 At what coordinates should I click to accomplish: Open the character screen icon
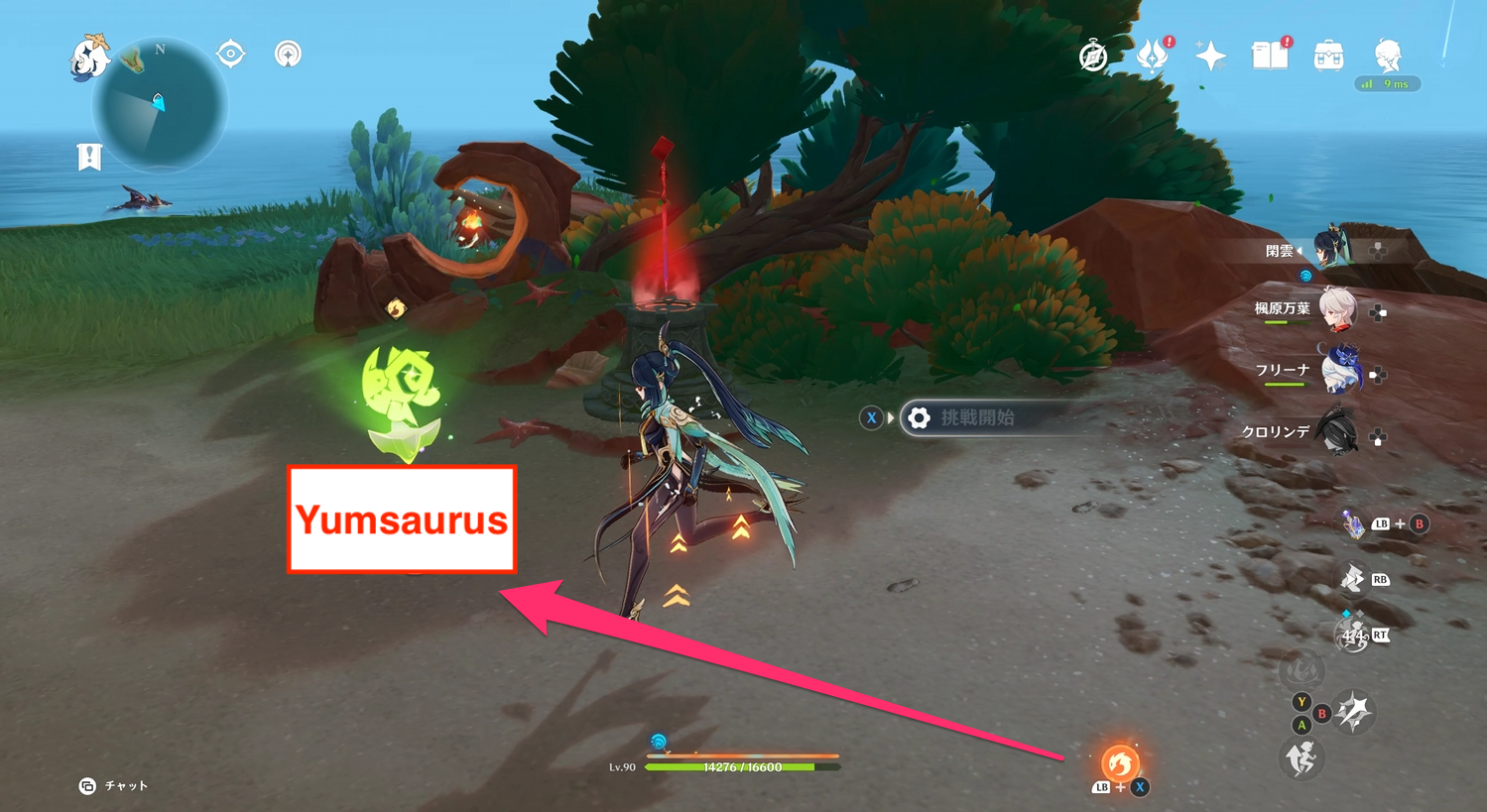point(1388,55)
